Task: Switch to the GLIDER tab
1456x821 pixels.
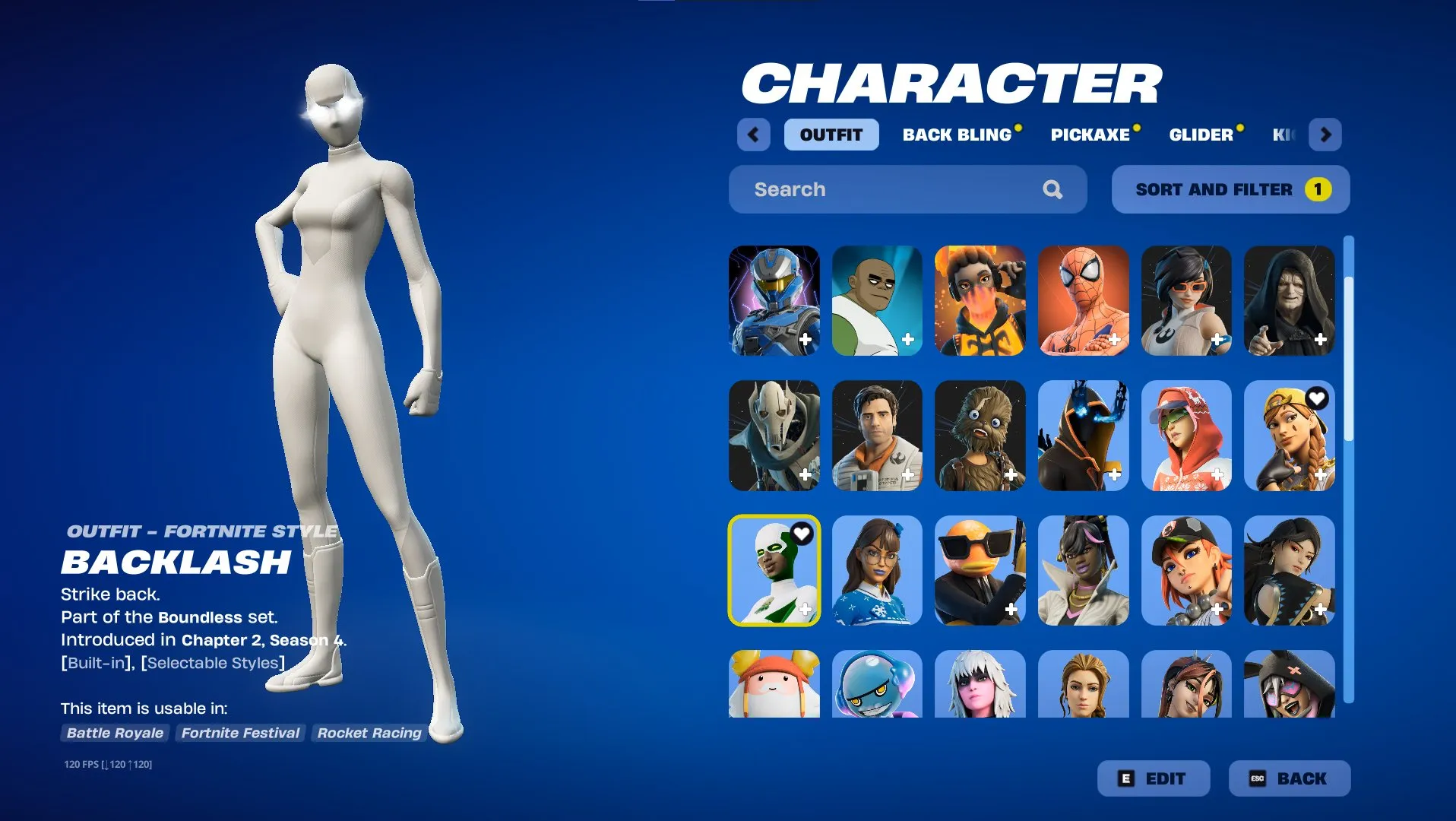Action: (x=1201, y=135)
